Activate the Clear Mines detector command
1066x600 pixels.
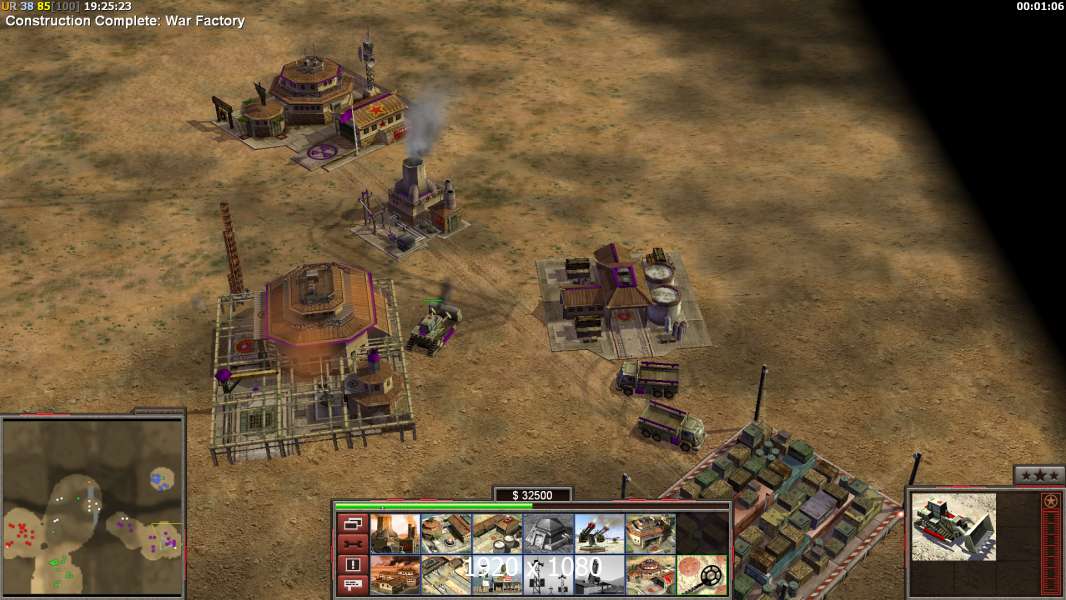pos(701,575)
